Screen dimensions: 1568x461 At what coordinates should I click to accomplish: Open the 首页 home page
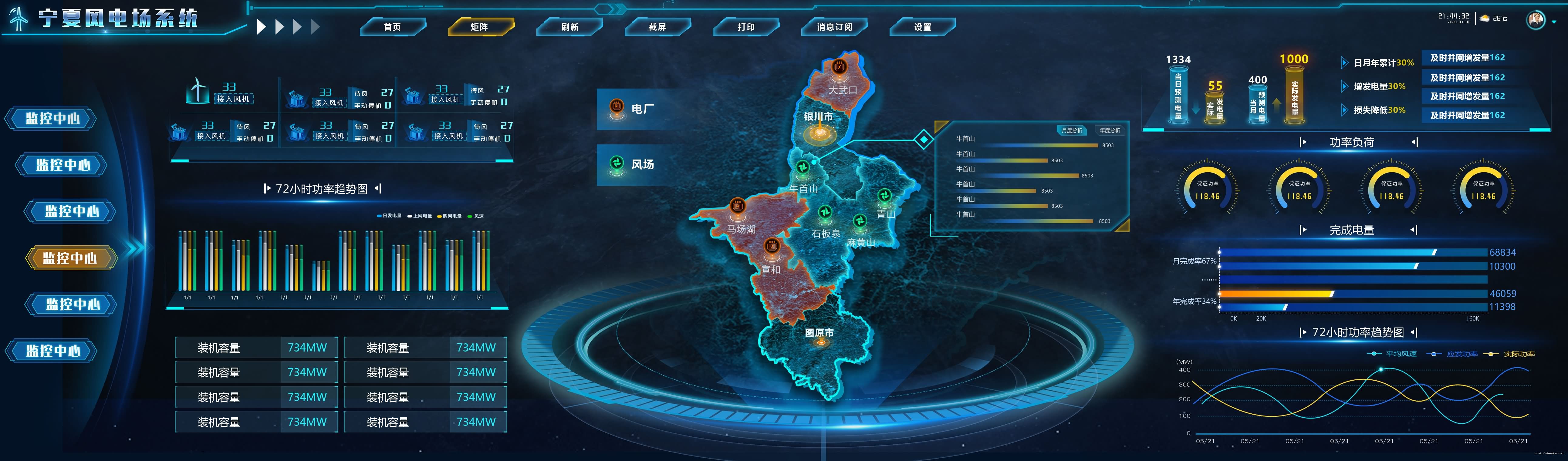click(393, 27)
